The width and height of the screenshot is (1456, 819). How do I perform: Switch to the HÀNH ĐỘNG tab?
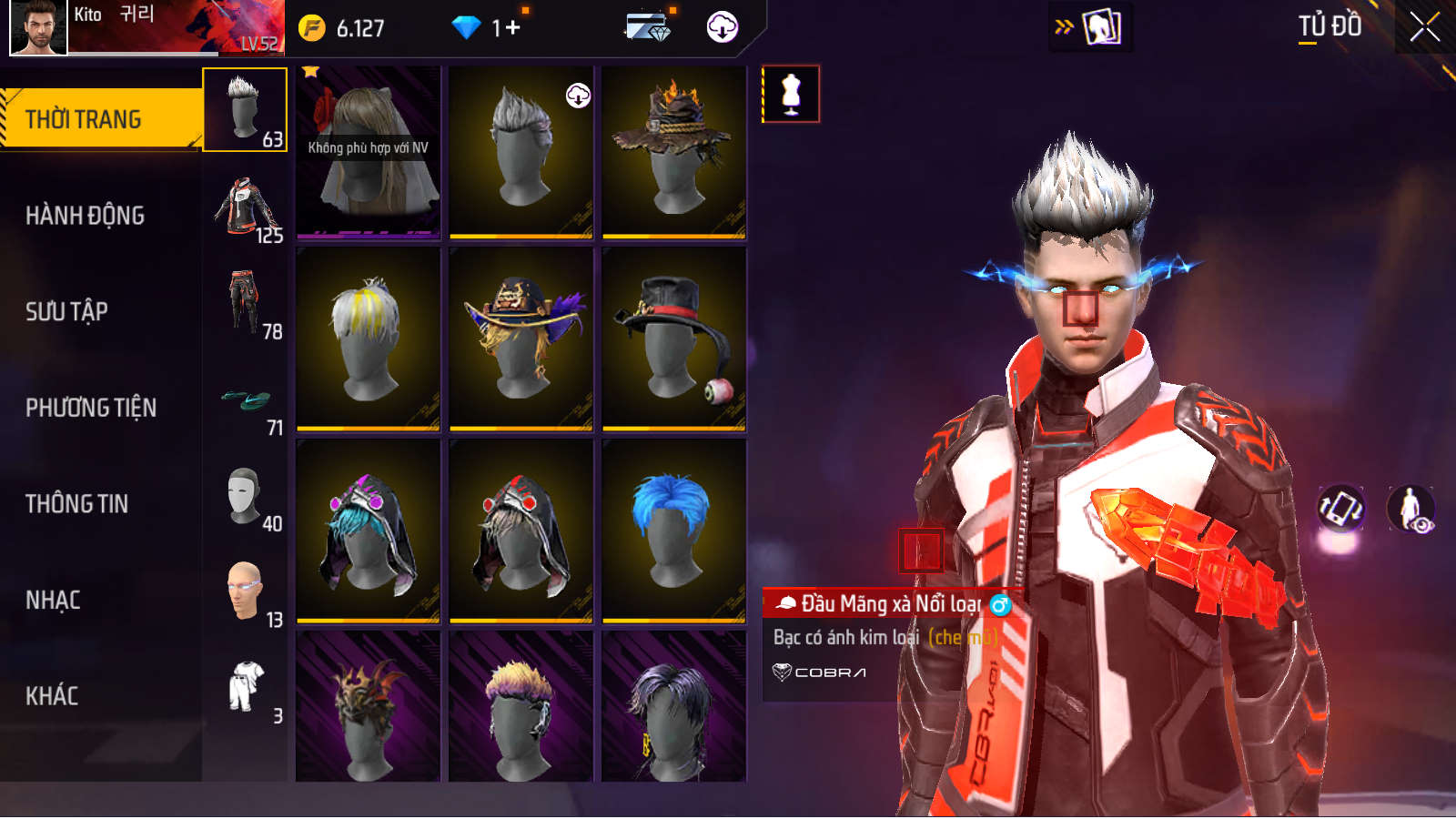[86, 216]
